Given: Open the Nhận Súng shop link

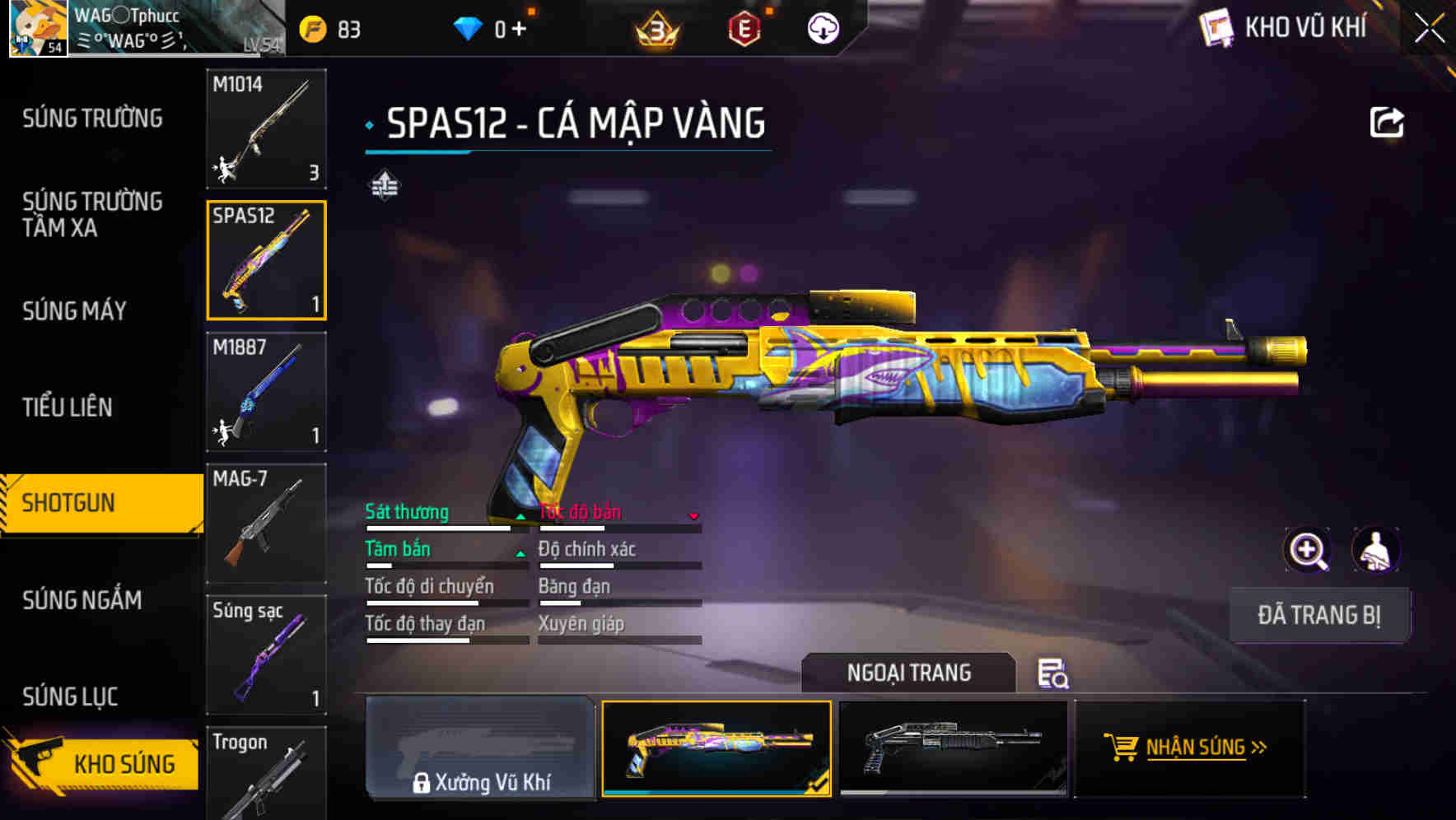Looking at the screenshot, I should coord(1188,748).
